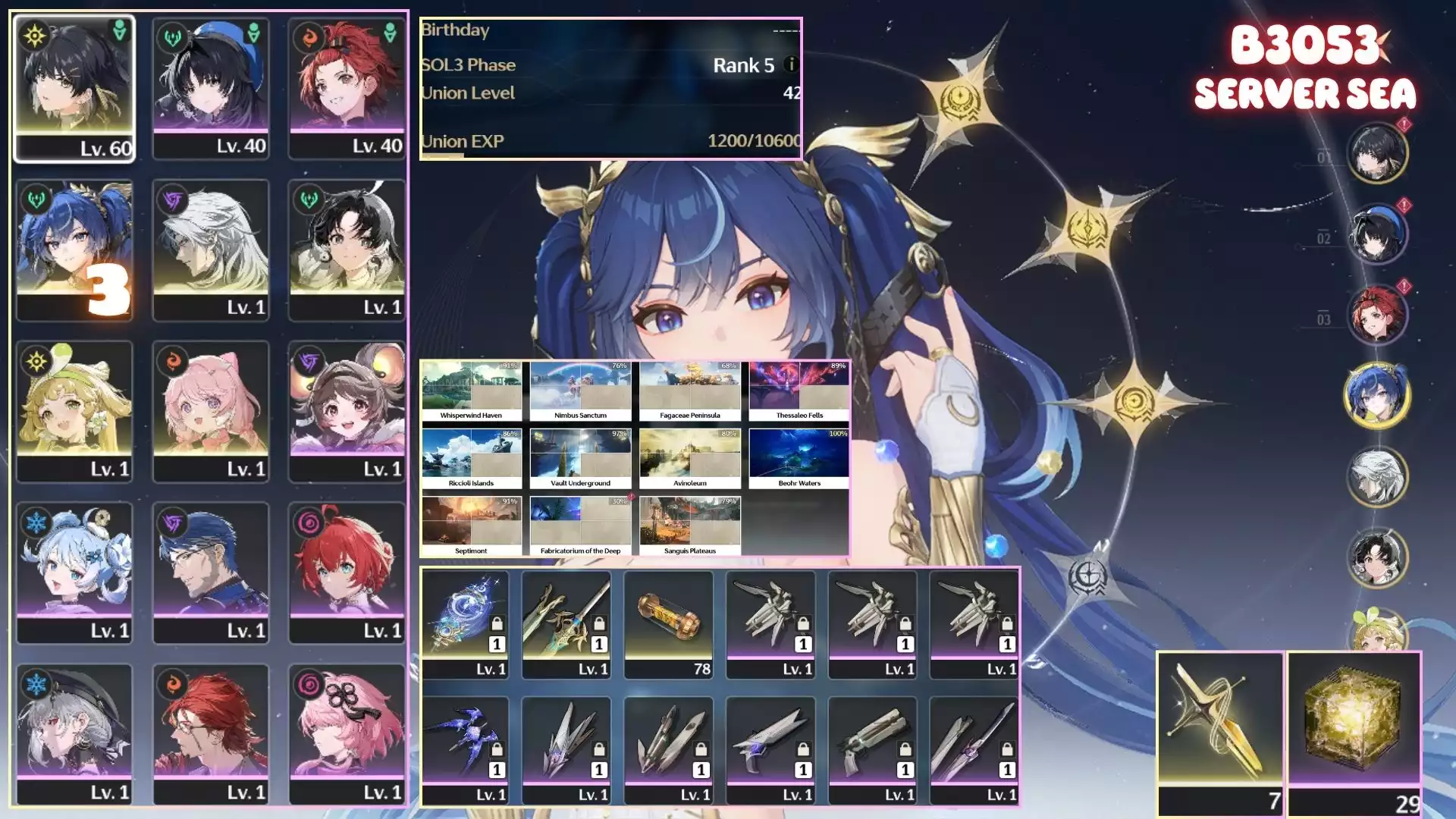Open the Riccioli Islands region tile
The image size is (1456, 819).
coord(471,458)
